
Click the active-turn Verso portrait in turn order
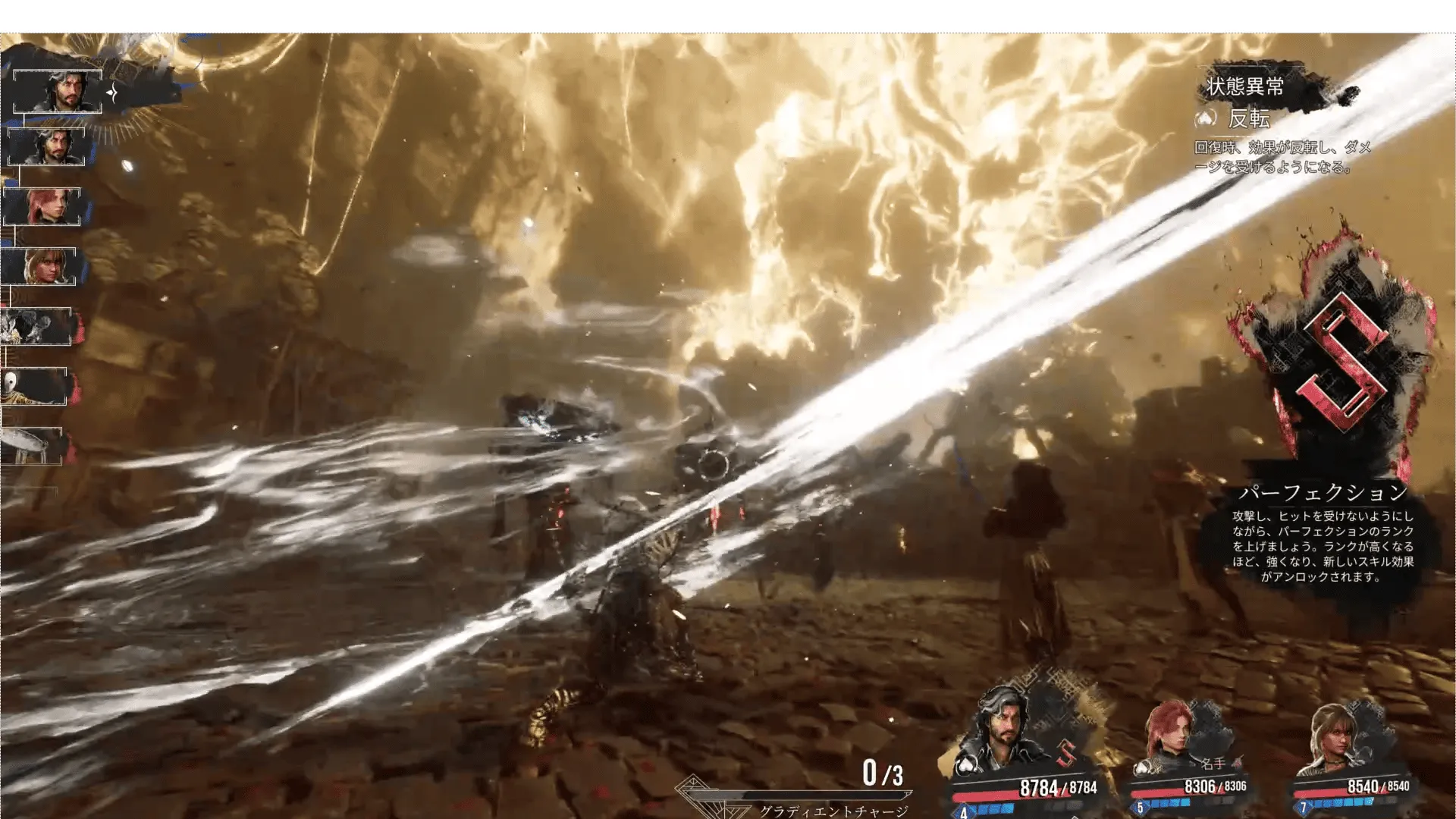pyautogui.click(x=58, y=91)
